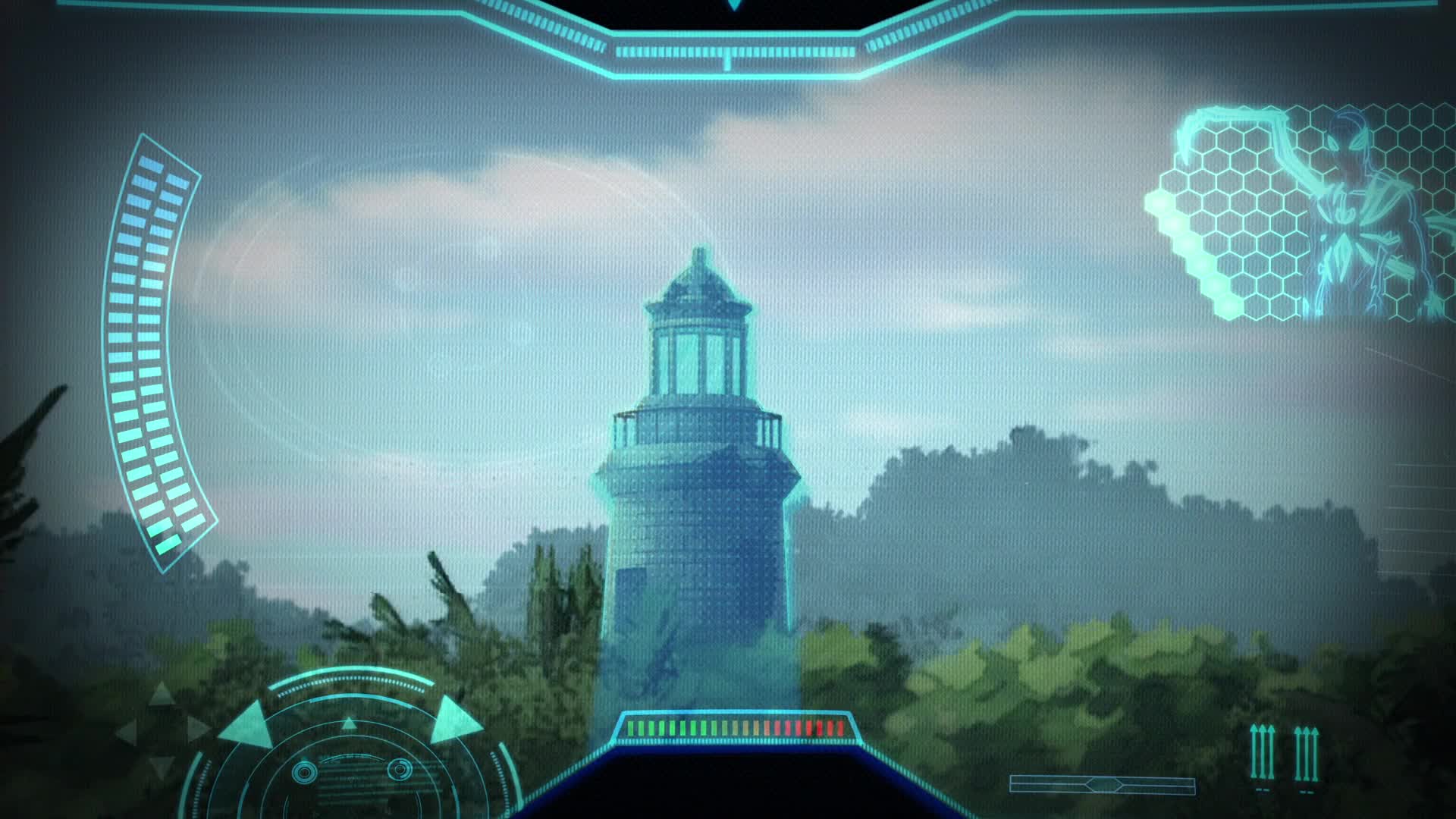
Task: Click the left-pointing triangle arrow on the dial
Action: (x=247, y=723)
